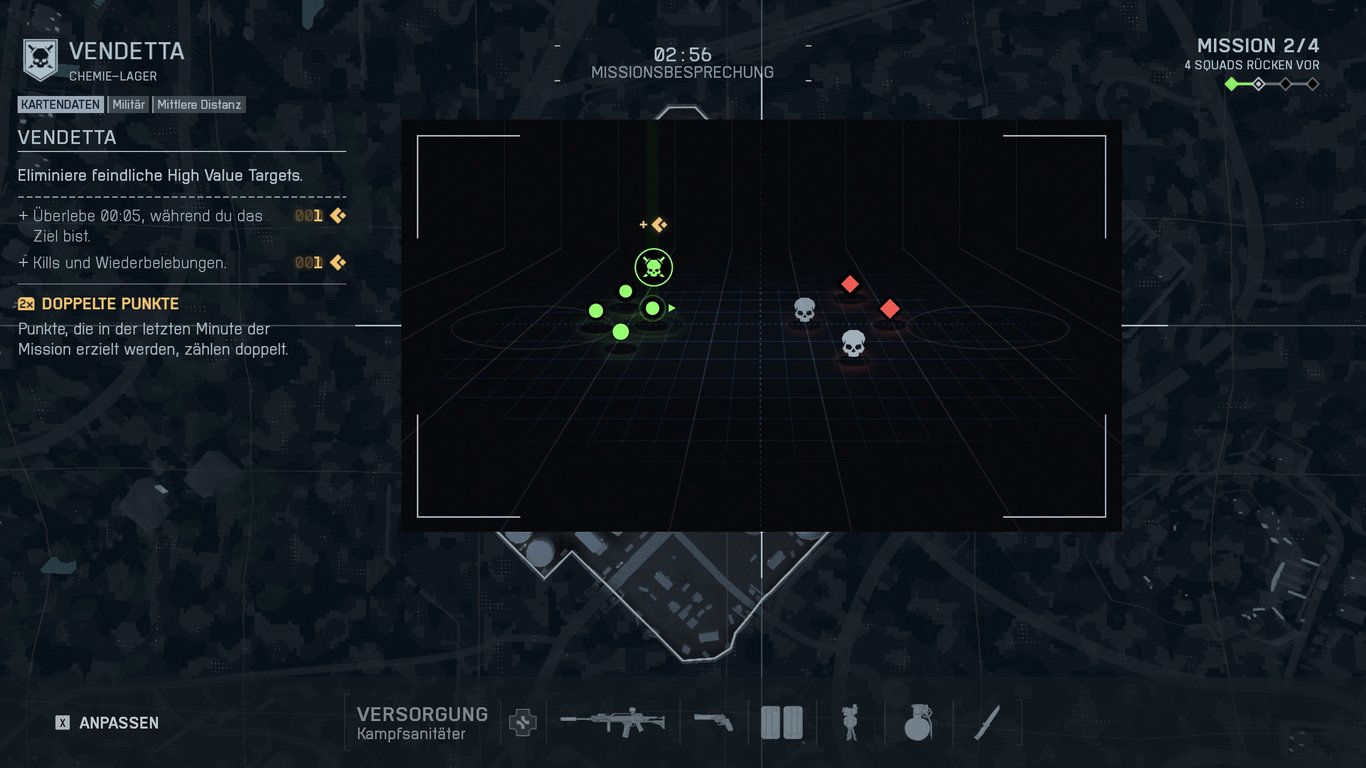Select the circled green skull target on the map
The width and height of the screenshot is (1366, 768).
click(652, 267)
